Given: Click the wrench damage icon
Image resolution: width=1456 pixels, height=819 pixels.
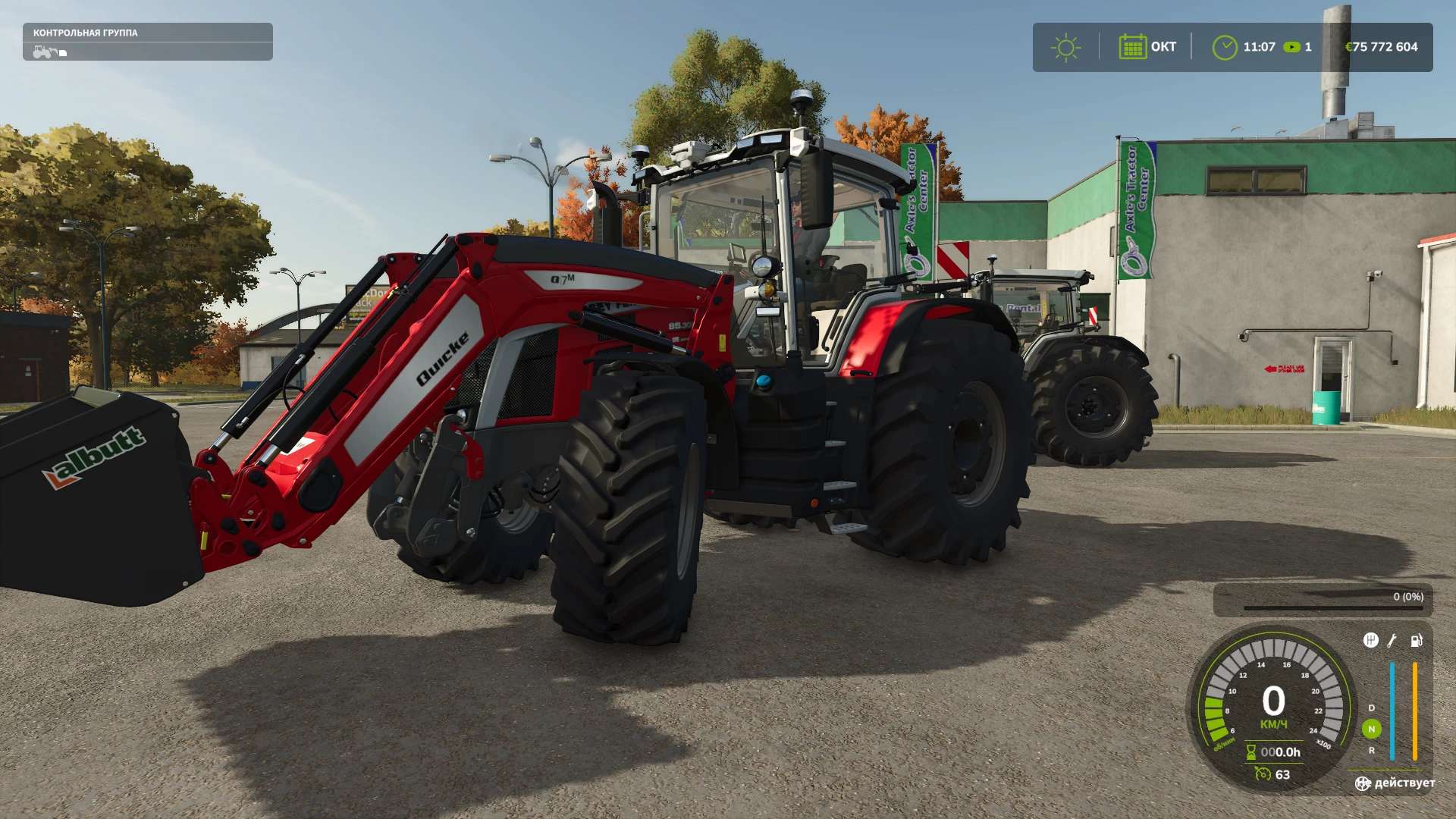Looking at the screenshot, I should pyautogui.click(x=1392, y=641).
